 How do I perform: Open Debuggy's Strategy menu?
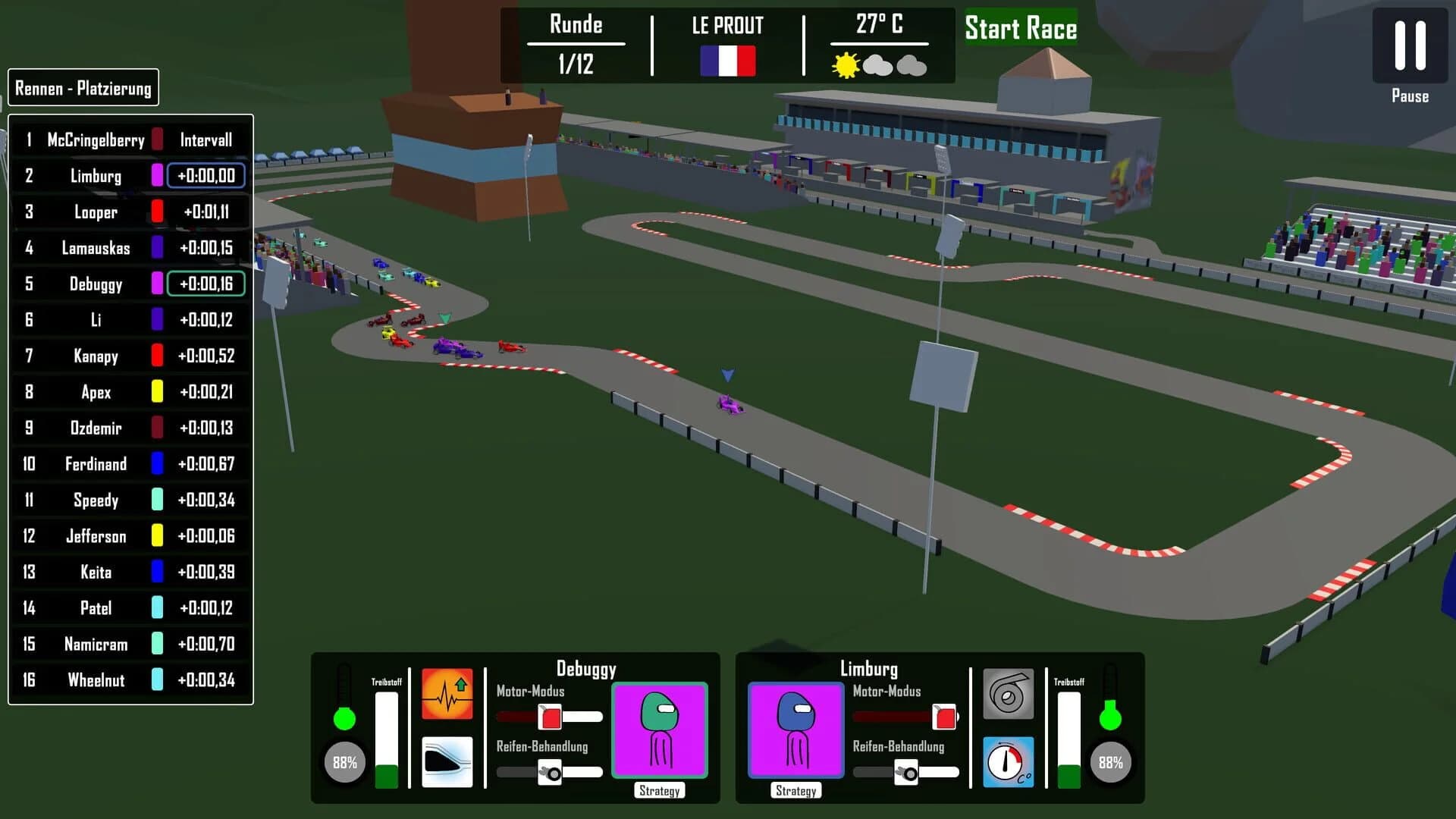coord(659,790)
